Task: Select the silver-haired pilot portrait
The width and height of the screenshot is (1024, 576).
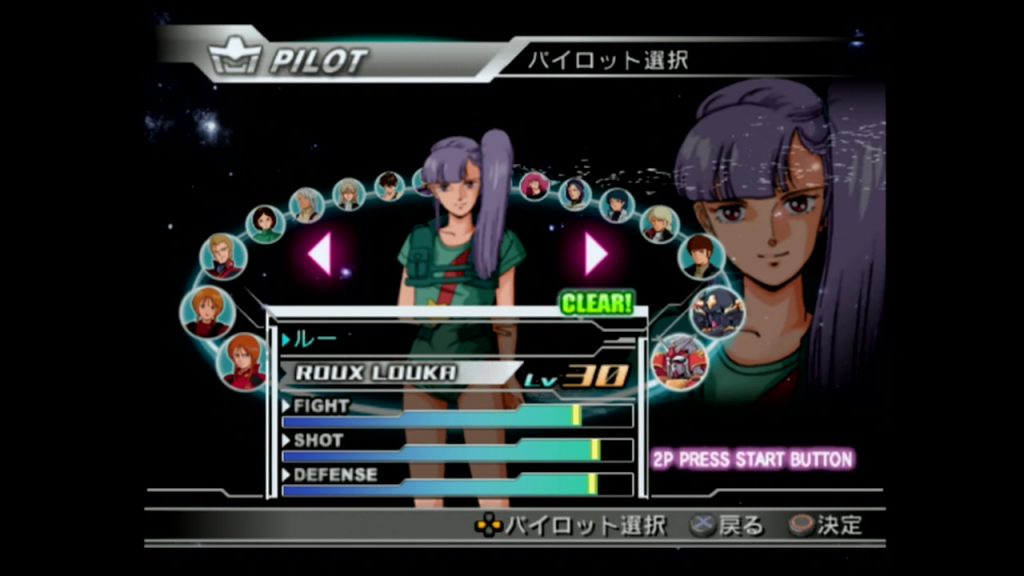Action: coord(307,204)
